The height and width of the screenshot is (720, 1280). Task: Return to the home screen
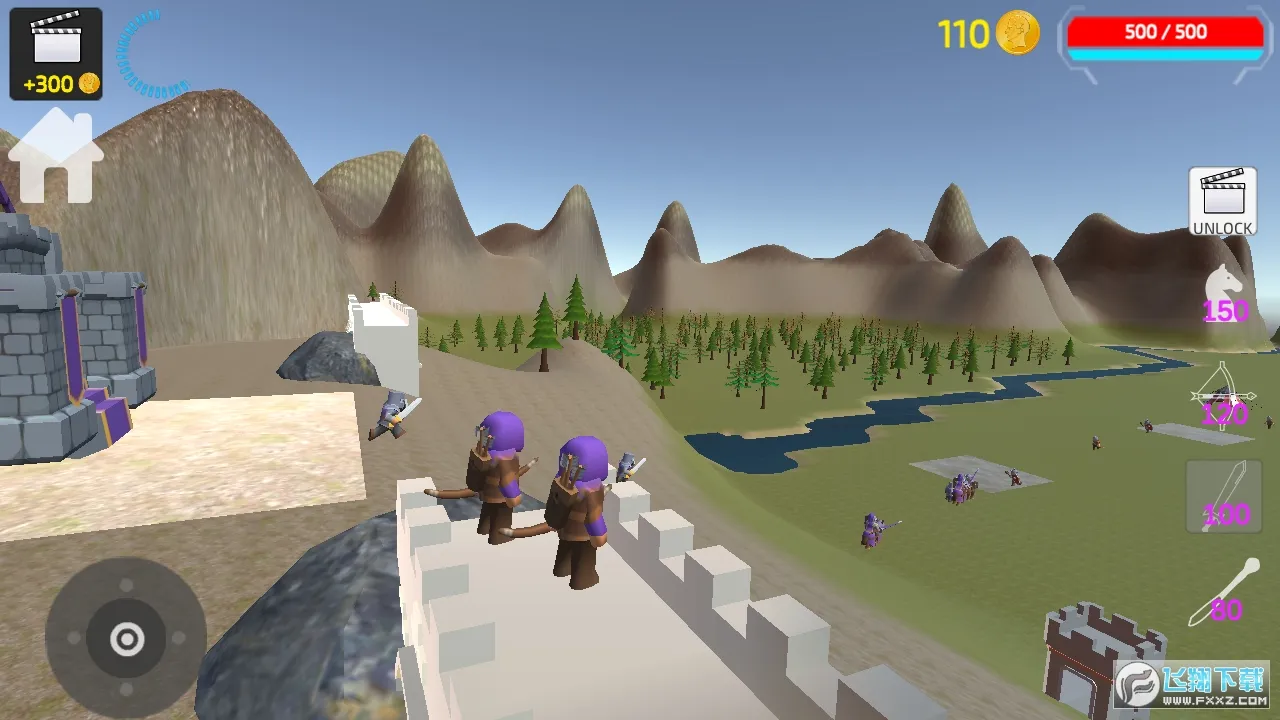[56, 158]
